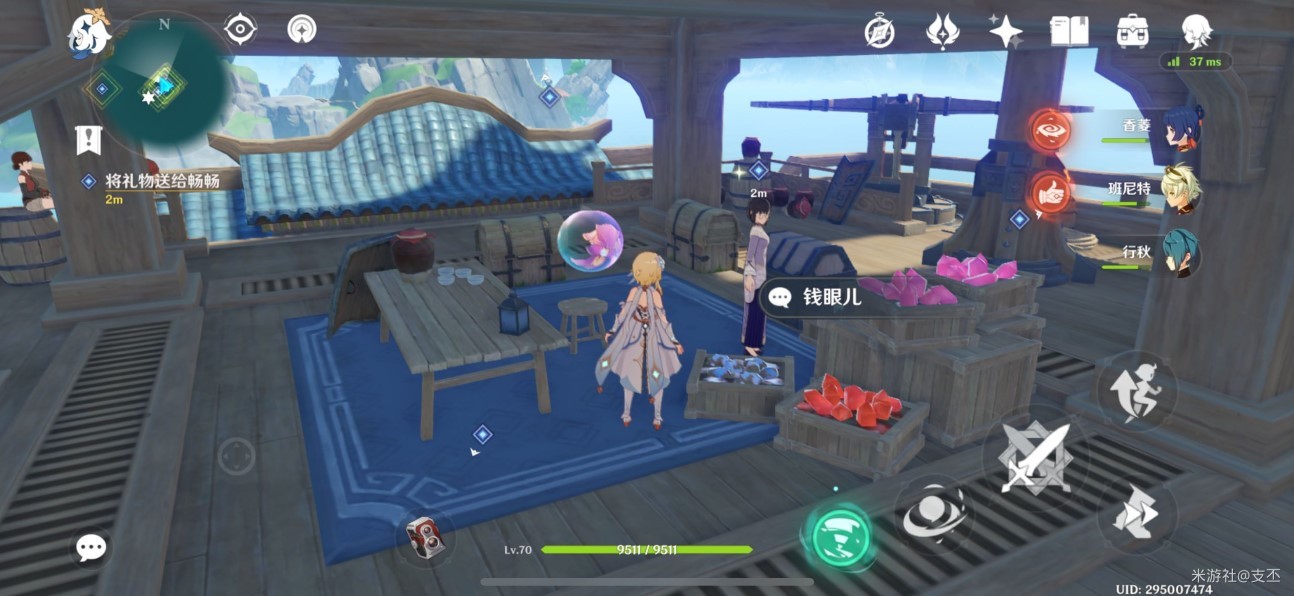Image resolution: width=1294 pixels, height=596 pixels.
Task: Open the four-pointed star wish icon
Action: point(1005,31)
